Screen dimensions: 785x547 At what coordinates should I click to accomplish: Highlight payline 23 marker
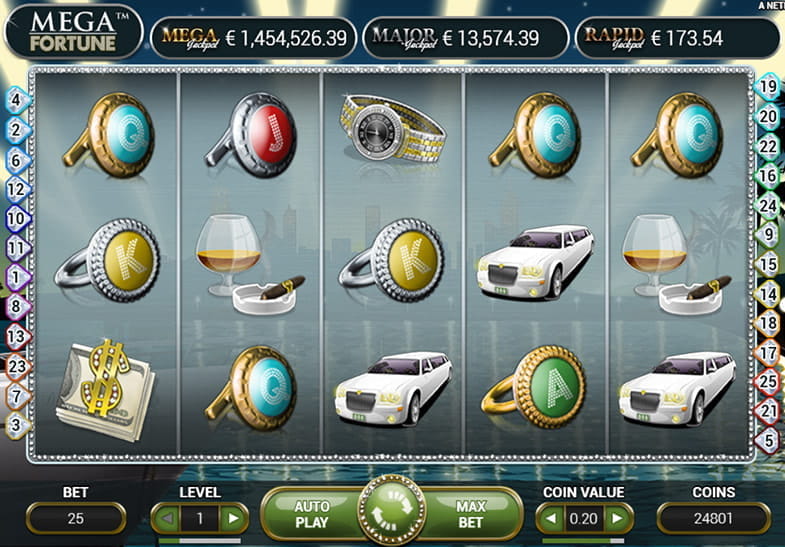click(16, 366)
